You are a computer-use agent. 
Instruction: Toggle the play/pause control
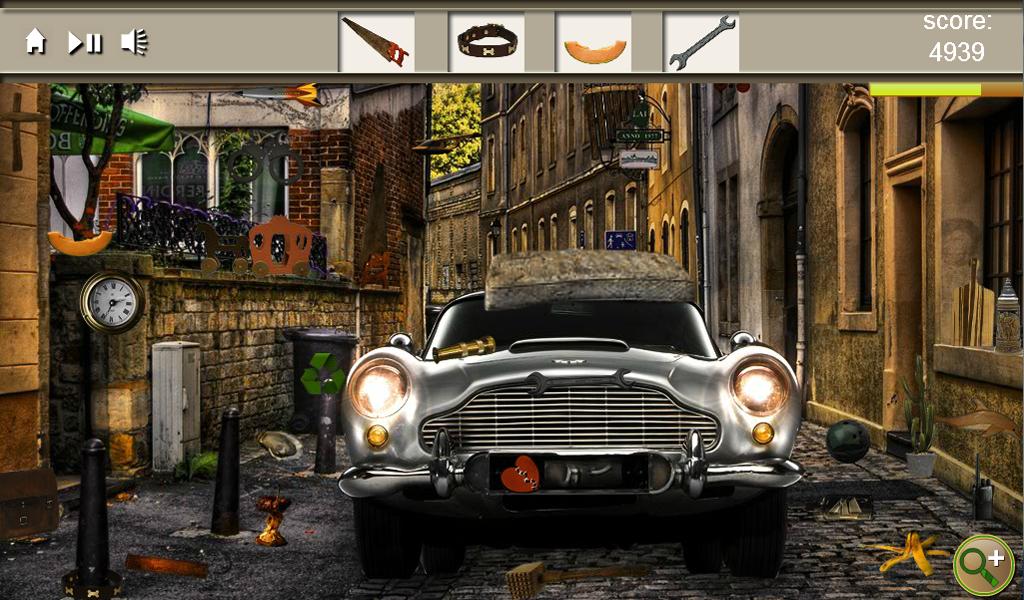(x=85, y=42)
